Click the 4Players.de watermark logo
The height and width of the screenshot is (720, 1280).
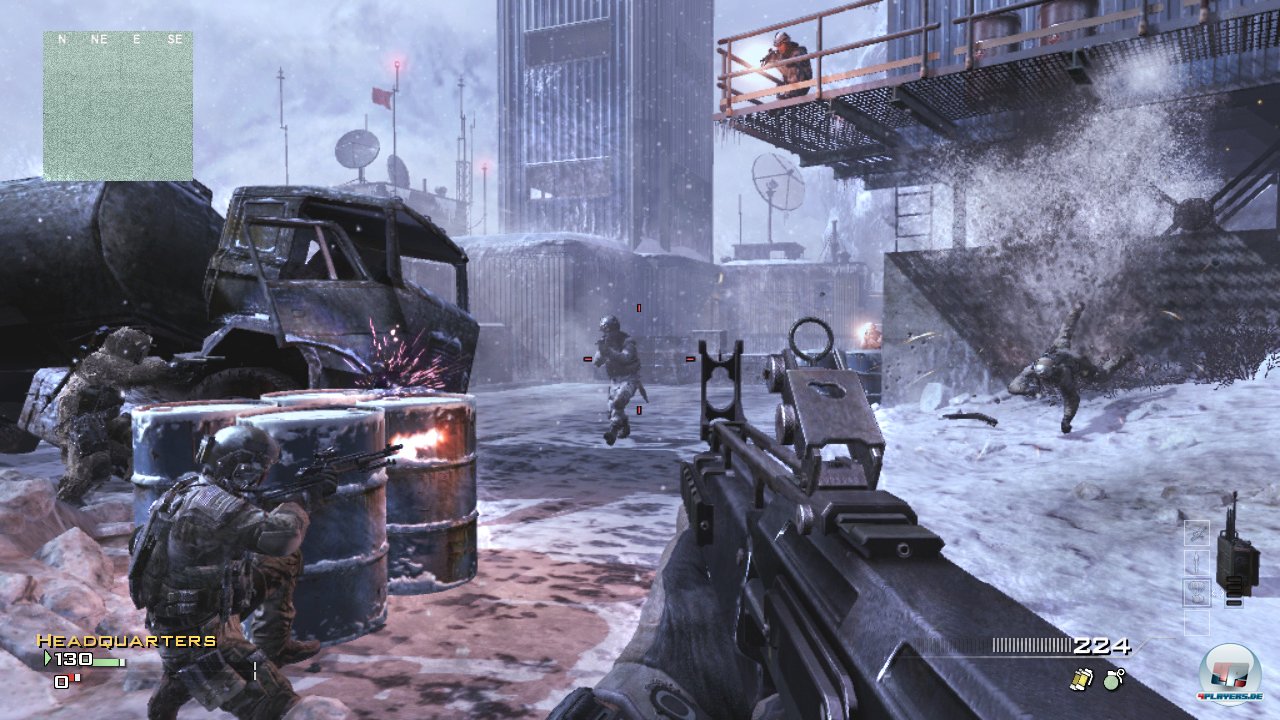pos(1233,675)
